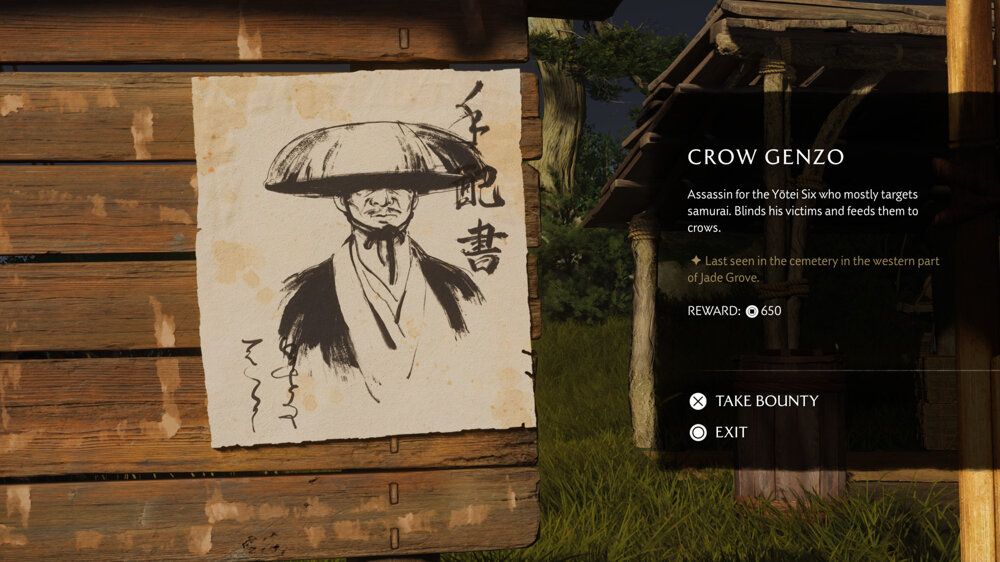
Task: Take the Crow Genzo bounty
Action: 754,401
